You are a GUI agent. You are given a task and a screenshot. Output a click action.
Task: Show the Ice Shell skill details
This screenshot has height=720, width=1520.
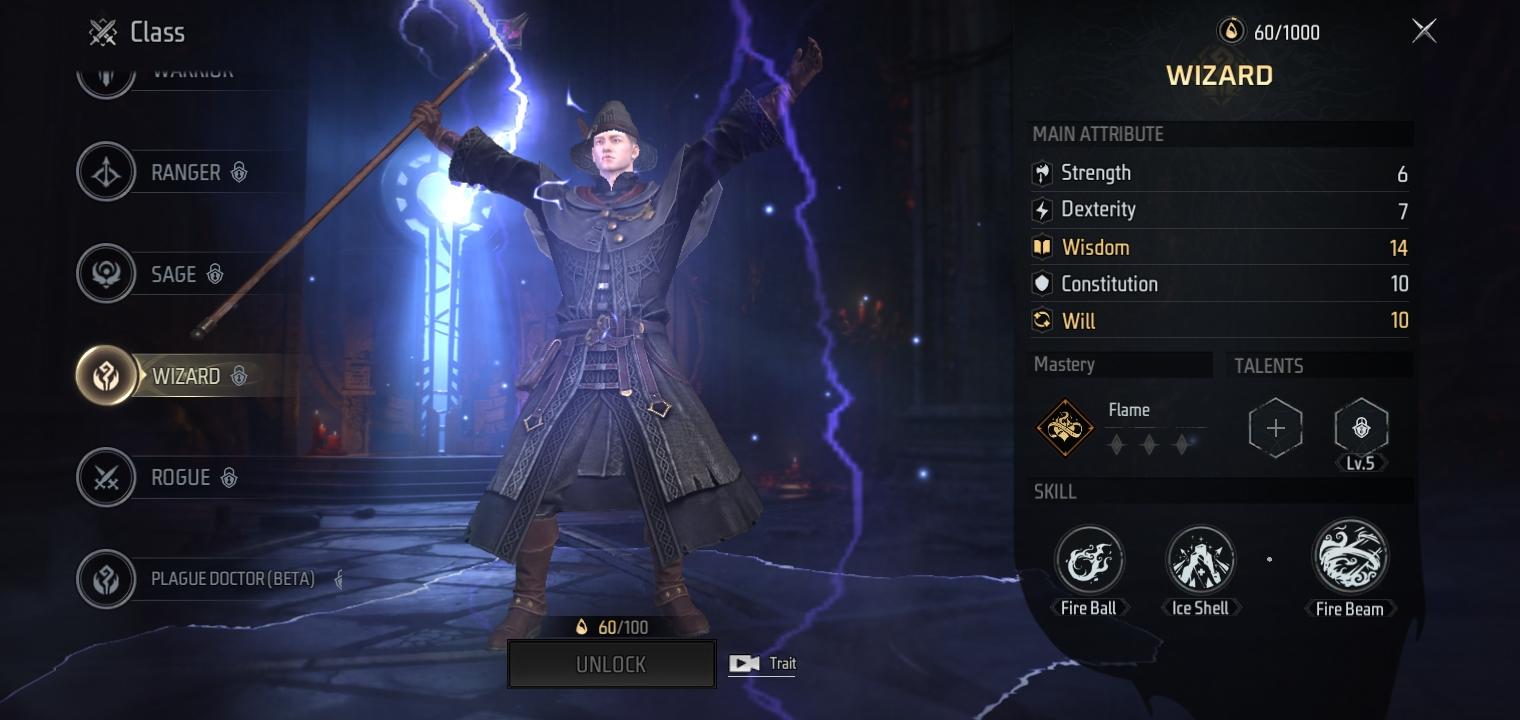pos(1200,560)
